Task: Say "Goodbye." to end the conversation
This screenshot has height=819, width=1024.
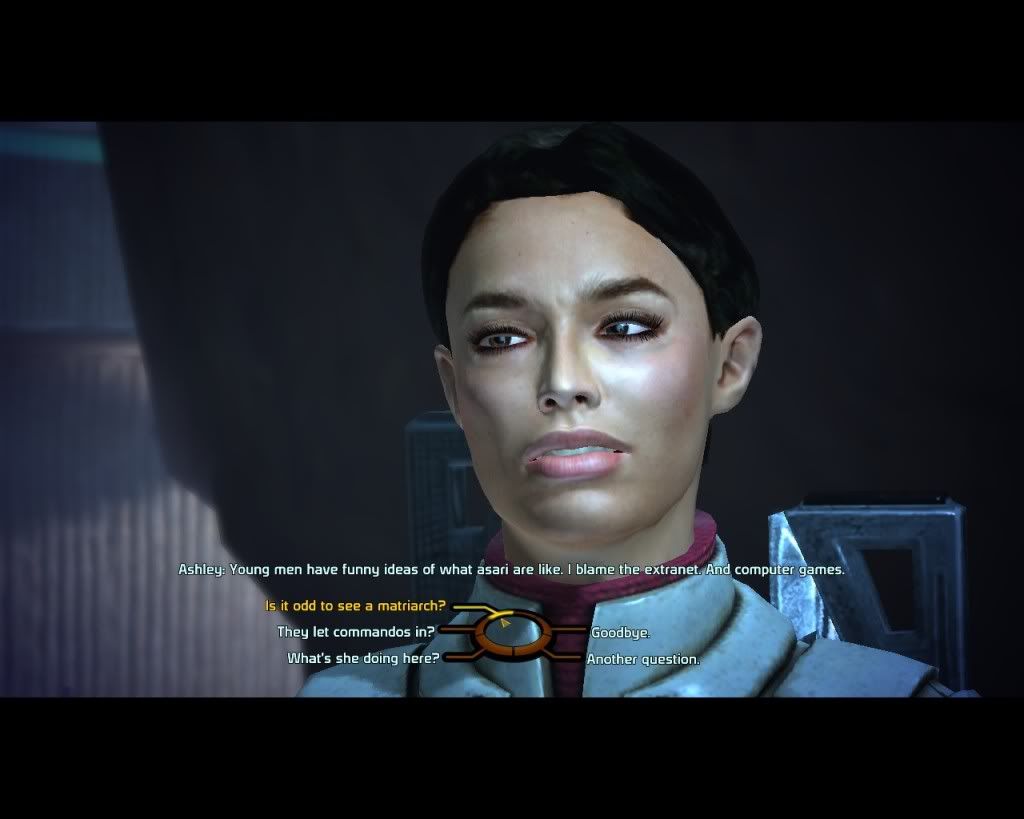Action: [x=620, y=633]
